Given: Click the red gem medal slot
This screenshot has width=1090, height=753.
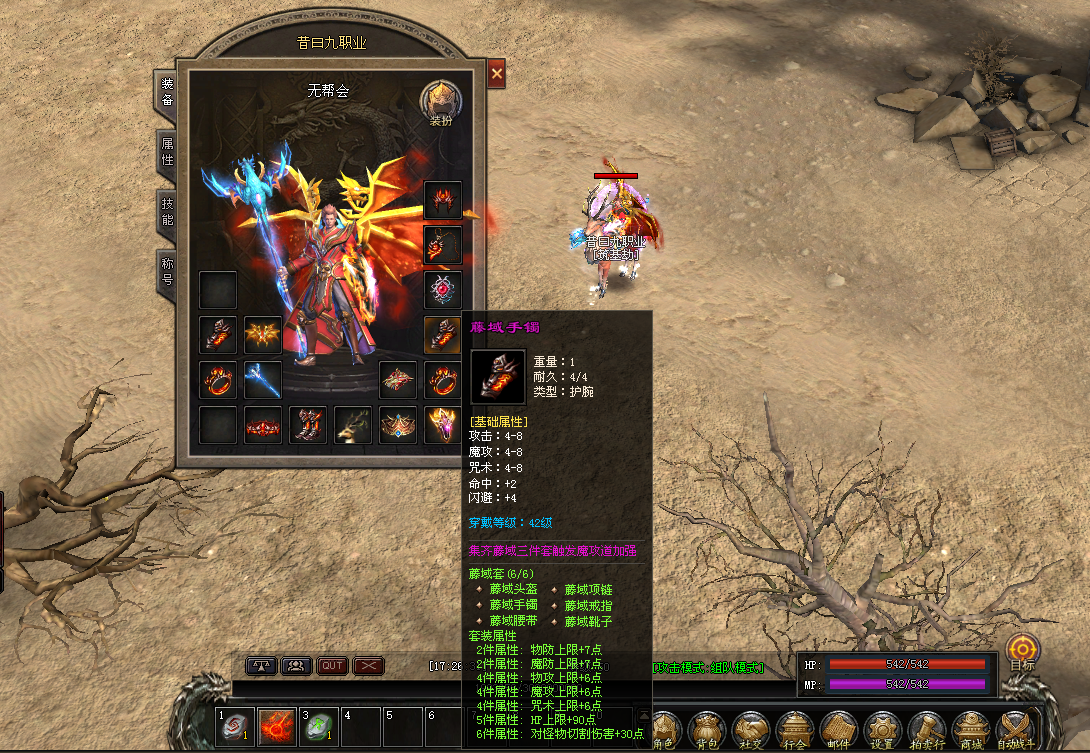Looking at the screenshot, I should [442, 290].
